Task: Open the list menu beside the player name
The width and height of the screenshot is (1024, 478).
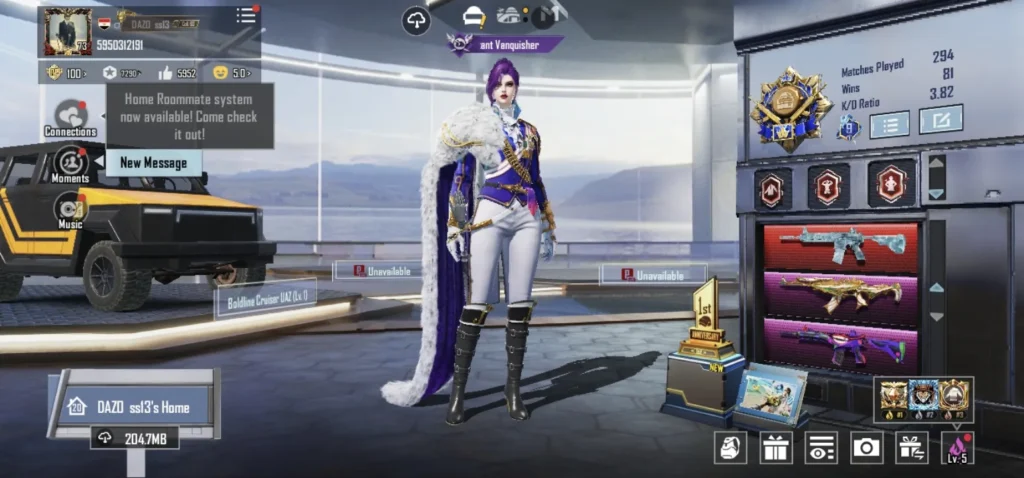Action: click(245, 15)
